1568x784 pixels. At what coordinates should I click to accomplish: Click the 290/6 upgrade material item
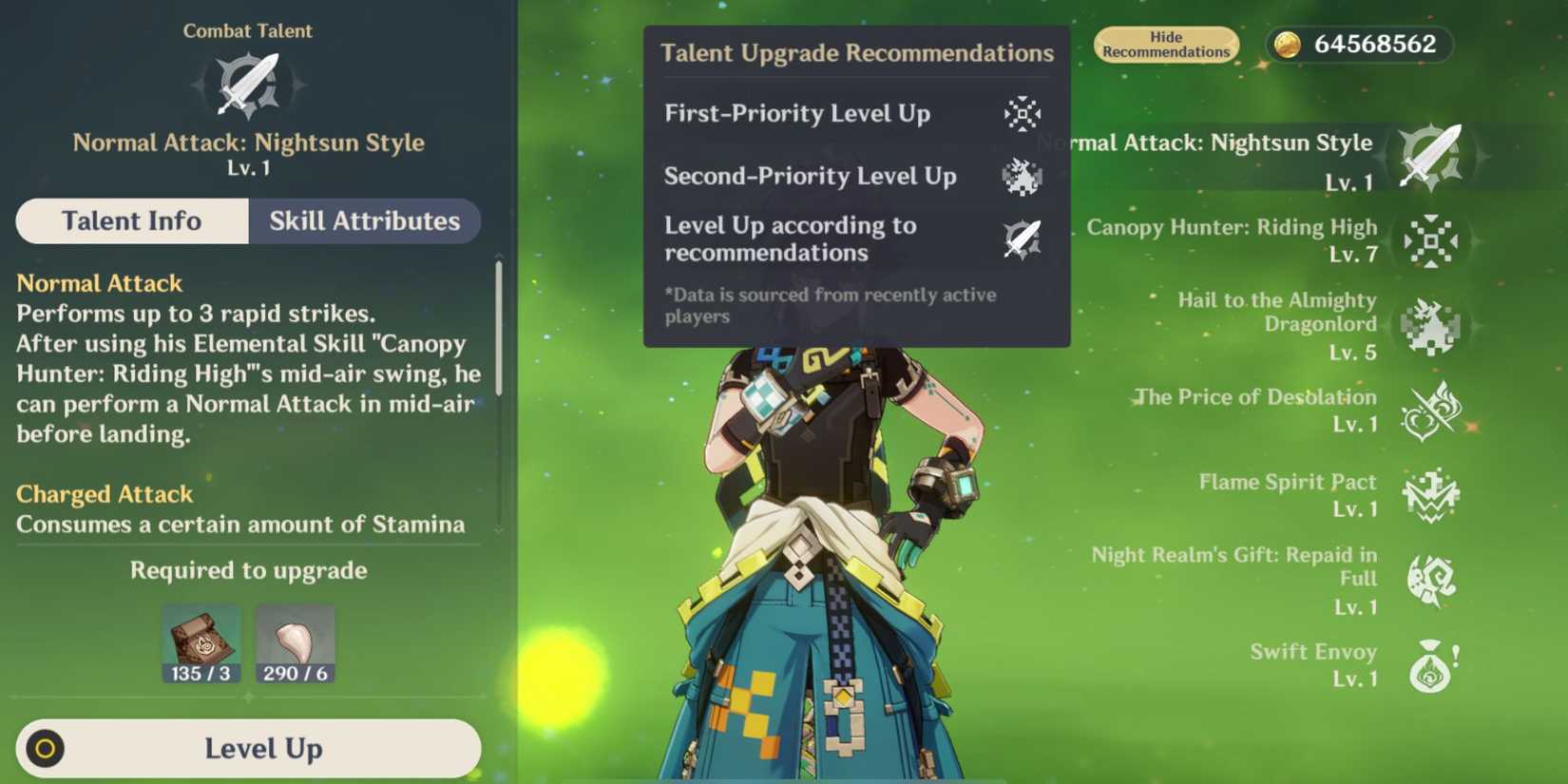[295, 640]
